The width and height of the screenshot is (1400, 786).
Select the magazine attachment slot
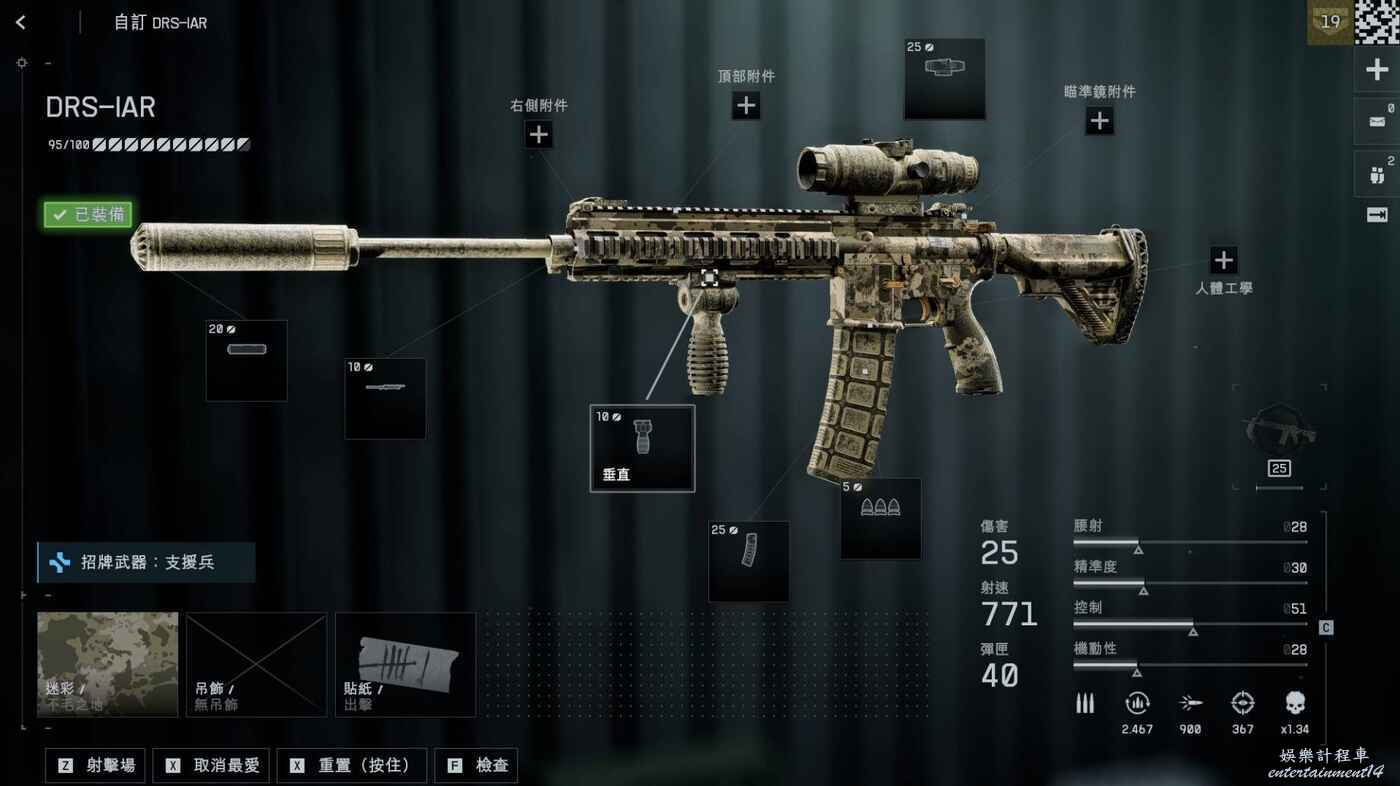tap(748, 560)
